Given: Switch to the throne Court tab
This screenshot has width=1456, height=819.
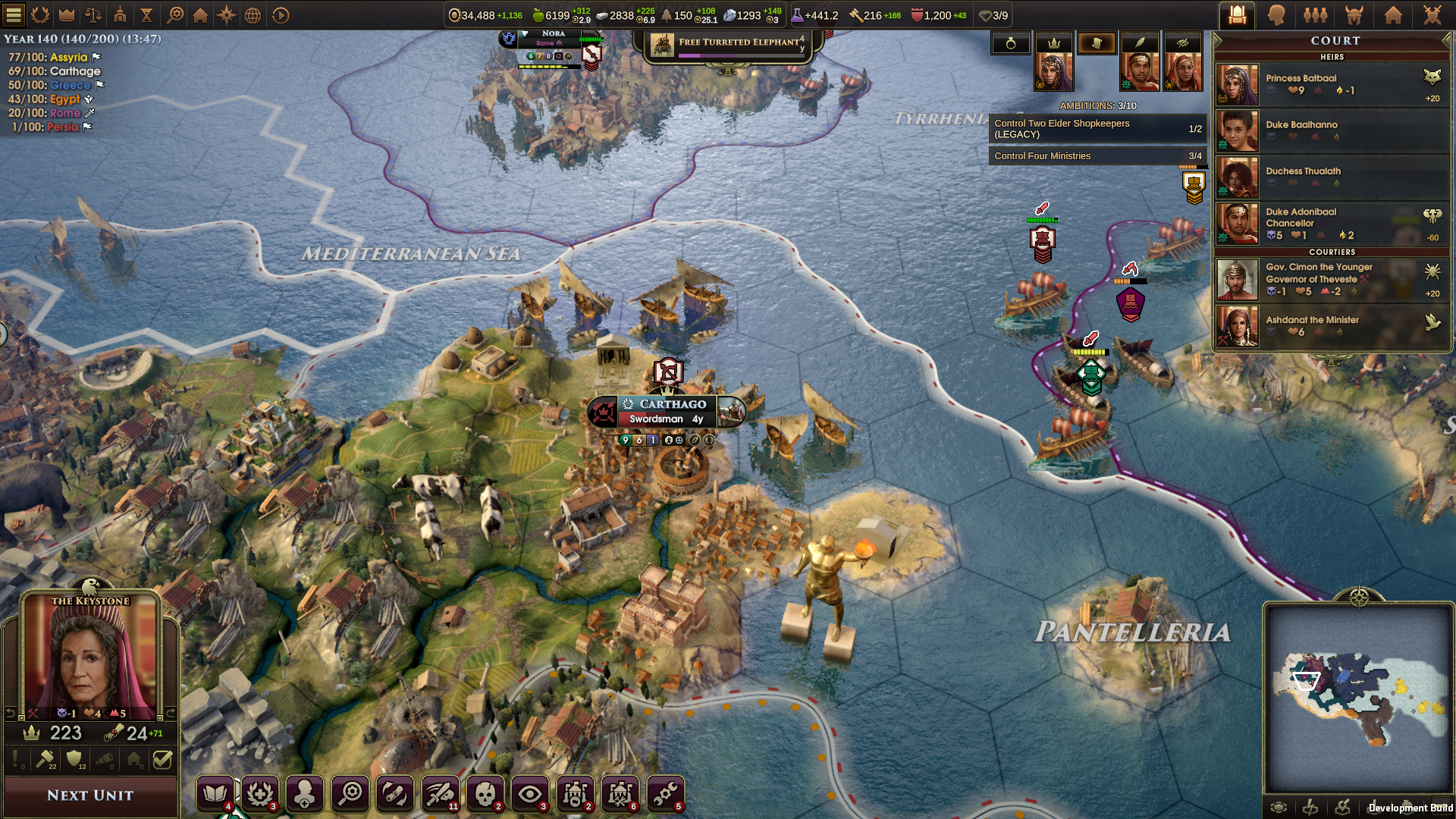Looking at the screenshot, I should point(1238,14).
